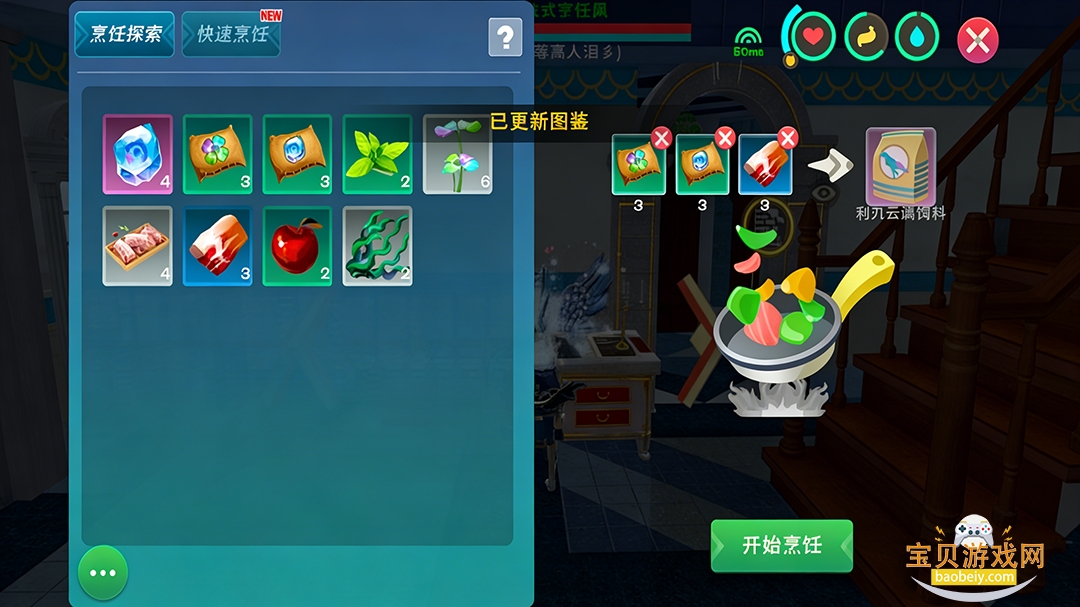Screen dimensions: 1080x607
Task: Remove the meat from the cooking pot ingredients
Action: click(787, 138)
